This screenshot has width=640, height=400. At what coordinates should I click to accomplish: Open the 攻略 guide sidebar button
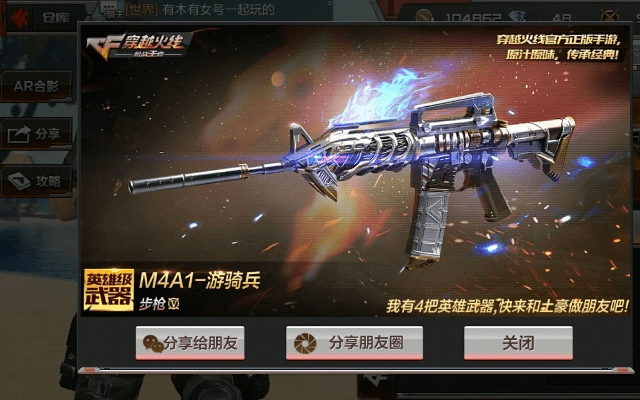tap(36, 181)
